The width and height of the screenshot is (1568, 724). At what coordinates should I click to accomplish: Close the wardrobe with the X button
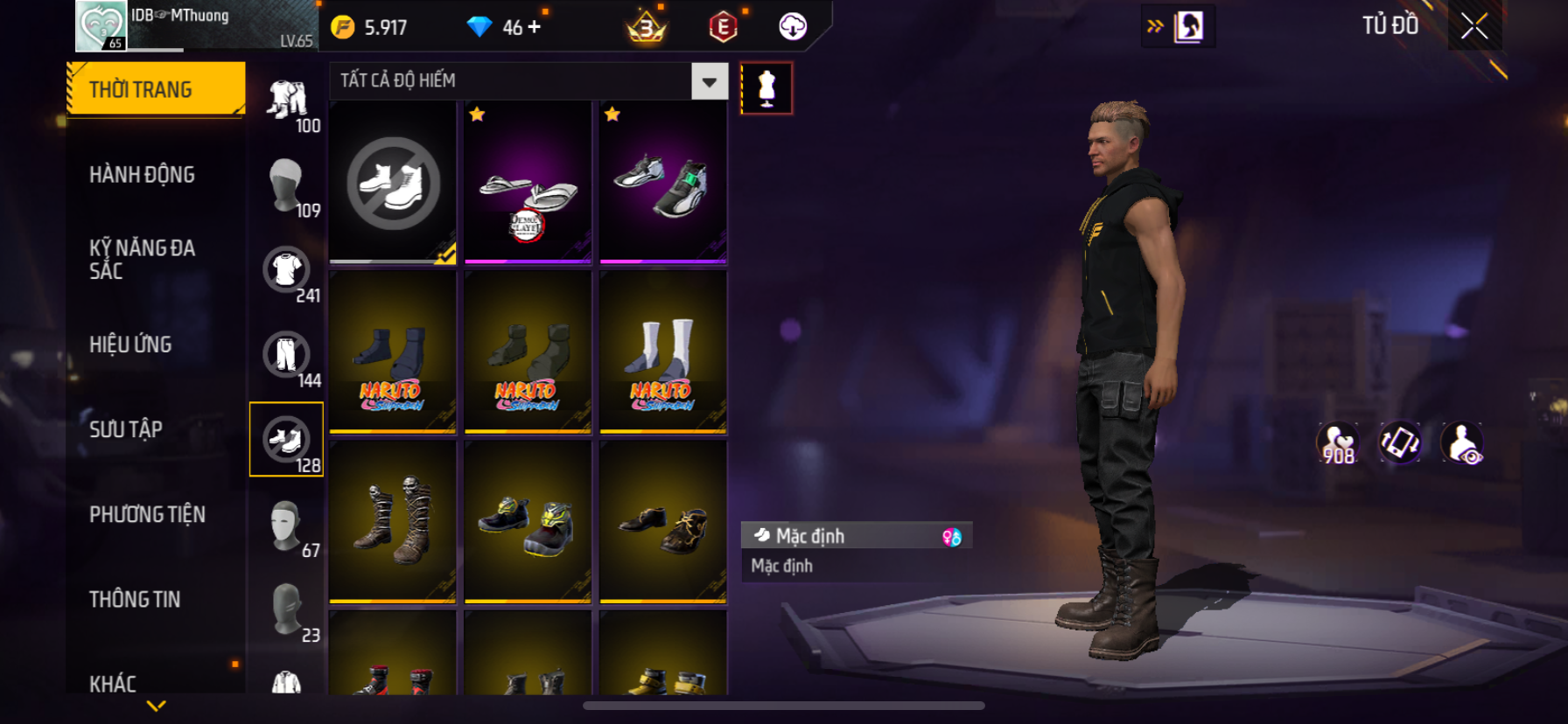1474,27
